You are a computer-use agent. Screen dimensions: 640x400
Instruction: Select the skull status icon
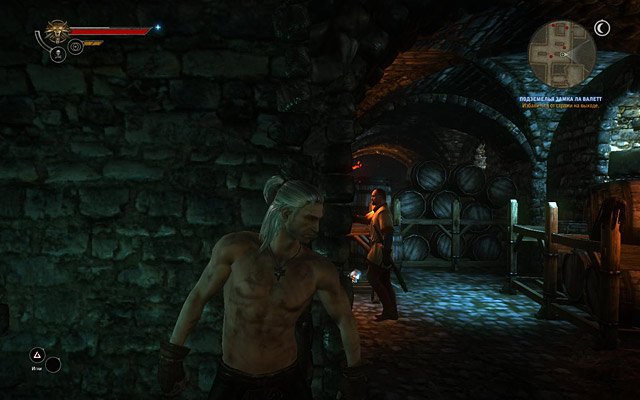pyautogui.click(x=57, y=54)
